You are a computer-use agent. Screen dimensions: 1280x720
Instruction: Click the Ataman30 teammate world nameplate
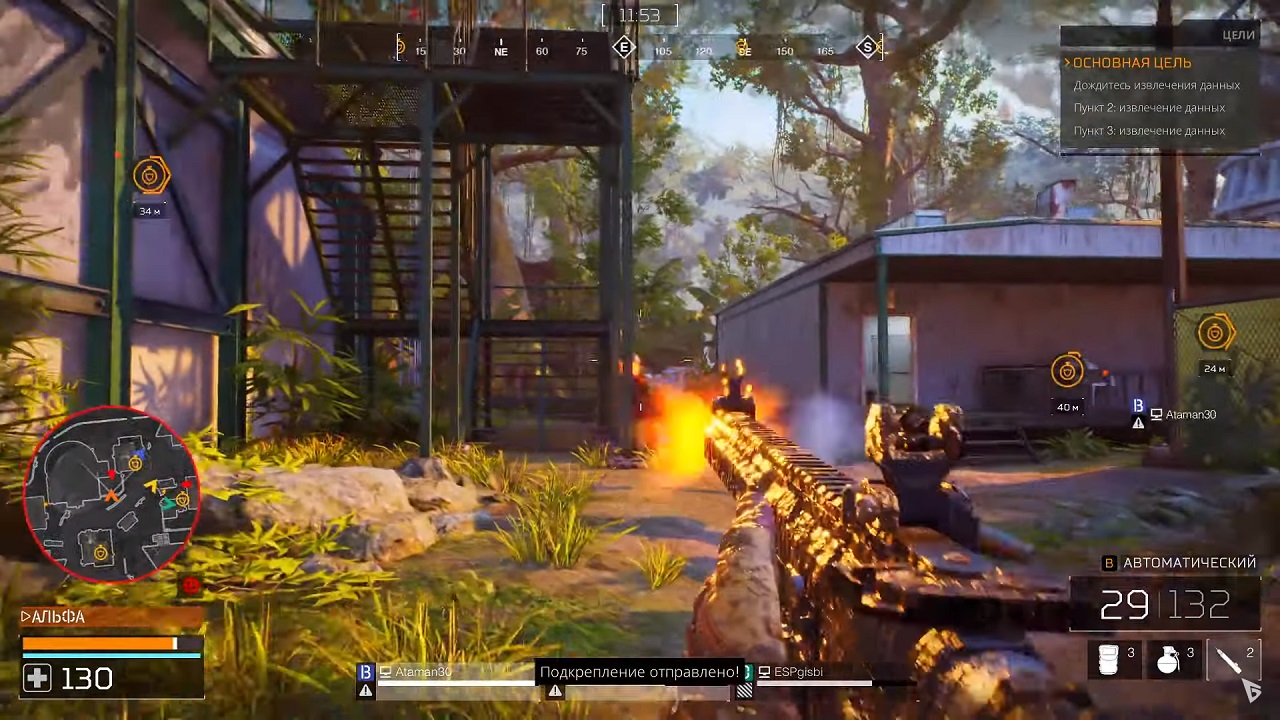point(1182,414)
